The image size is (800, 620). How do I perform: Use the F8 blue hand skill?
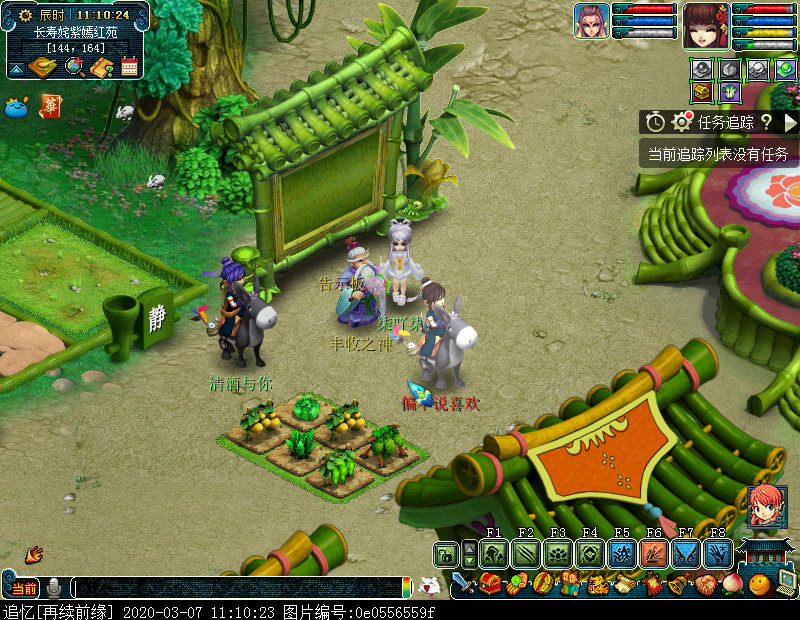(718, 554)
